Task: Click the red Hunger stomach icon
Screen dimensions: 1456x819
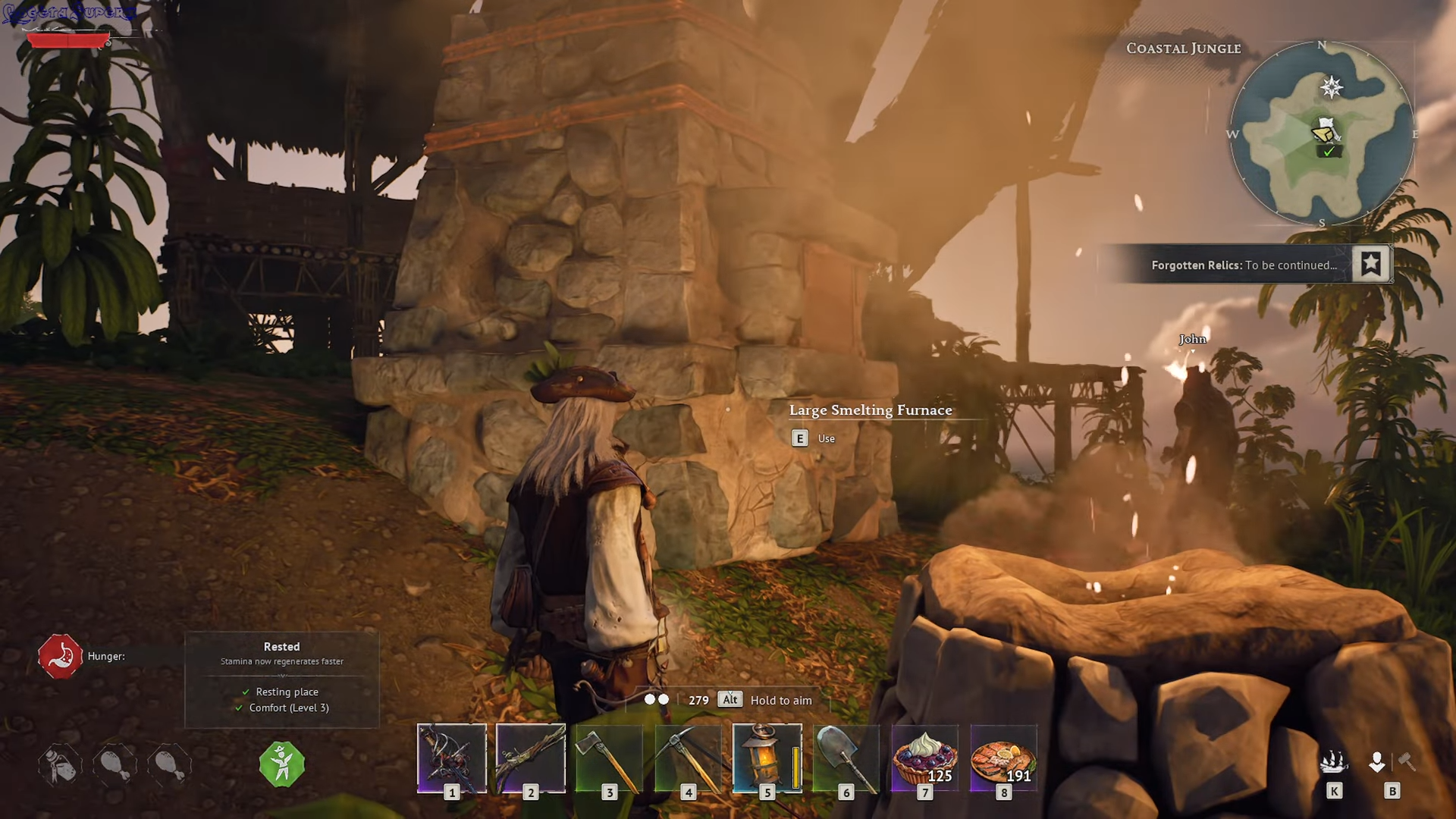Action: tap(60, 656)
